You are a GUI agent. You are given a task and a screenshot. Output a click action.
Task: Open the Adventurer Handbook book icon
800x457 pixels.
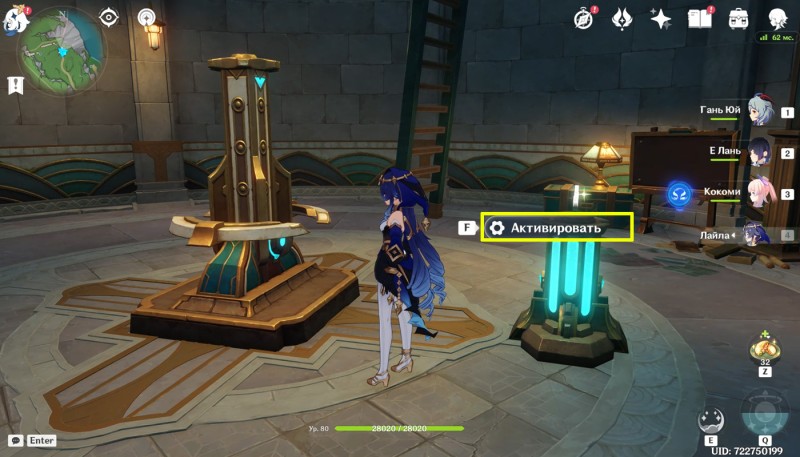(x=699, y=18)
